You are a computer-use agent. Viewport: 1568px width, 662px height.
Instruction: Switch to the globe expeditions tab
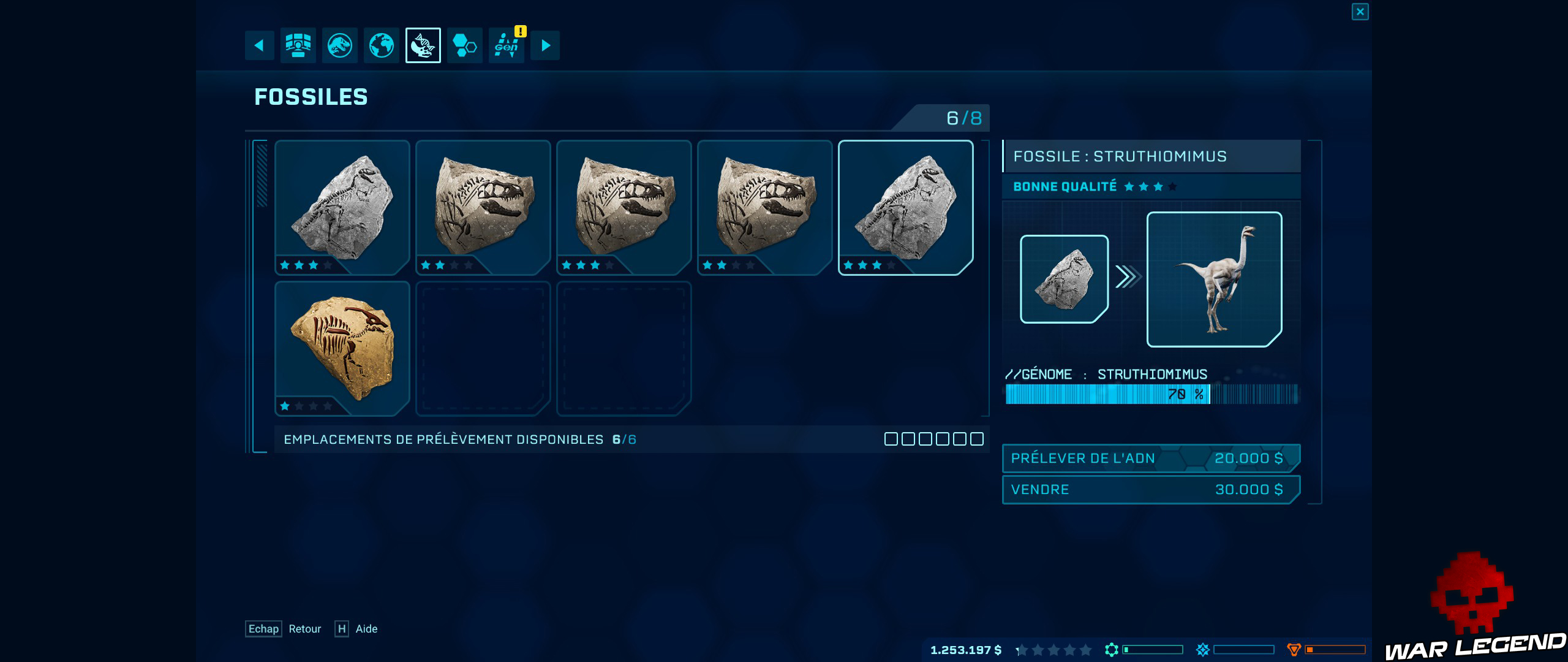point(381,45)
